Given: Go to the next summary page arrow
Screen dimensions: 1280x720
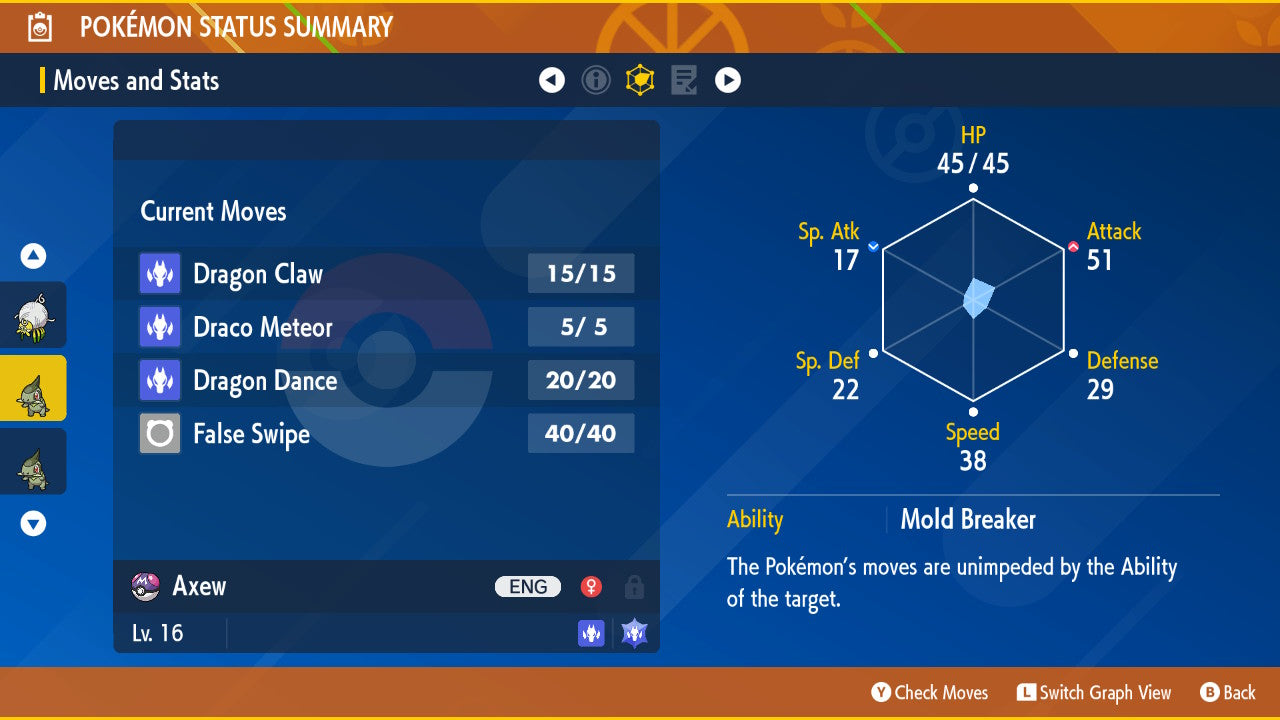Looking at the screenshot, I should pyautogui.click(x=728, y=80).
